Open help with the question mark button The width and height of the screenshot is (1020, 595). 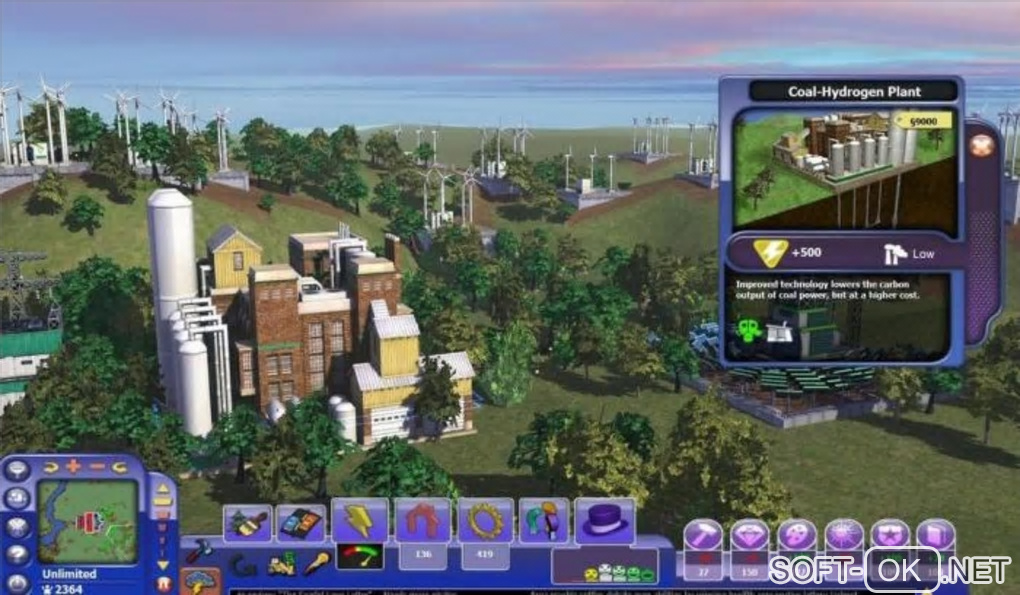pos(17,553)
